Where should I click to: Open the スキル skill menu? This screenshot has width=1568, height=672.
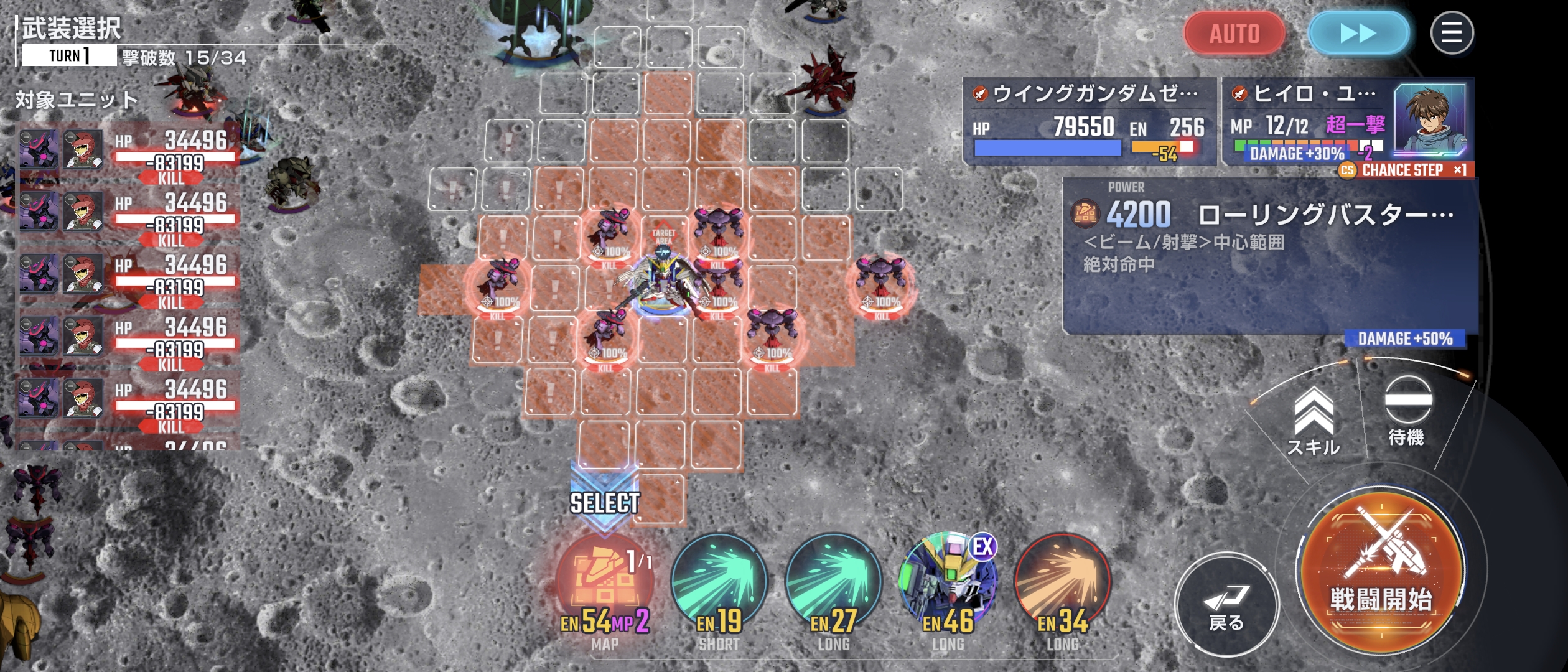(x=1314, y=421)
